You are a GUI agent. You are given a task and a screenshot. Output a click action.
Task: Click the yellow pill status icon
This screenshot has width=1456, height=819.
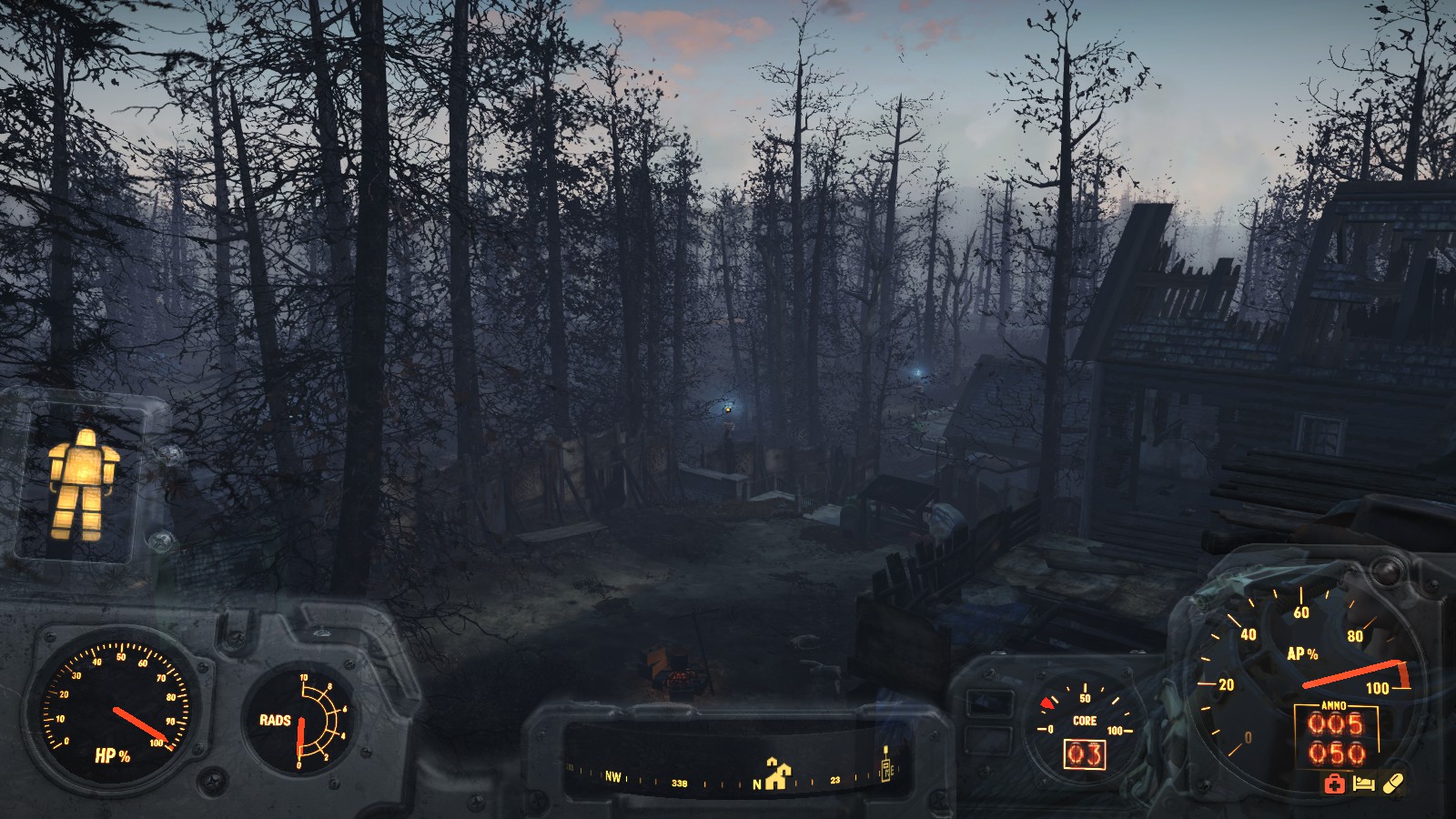tap(1393, 783)
